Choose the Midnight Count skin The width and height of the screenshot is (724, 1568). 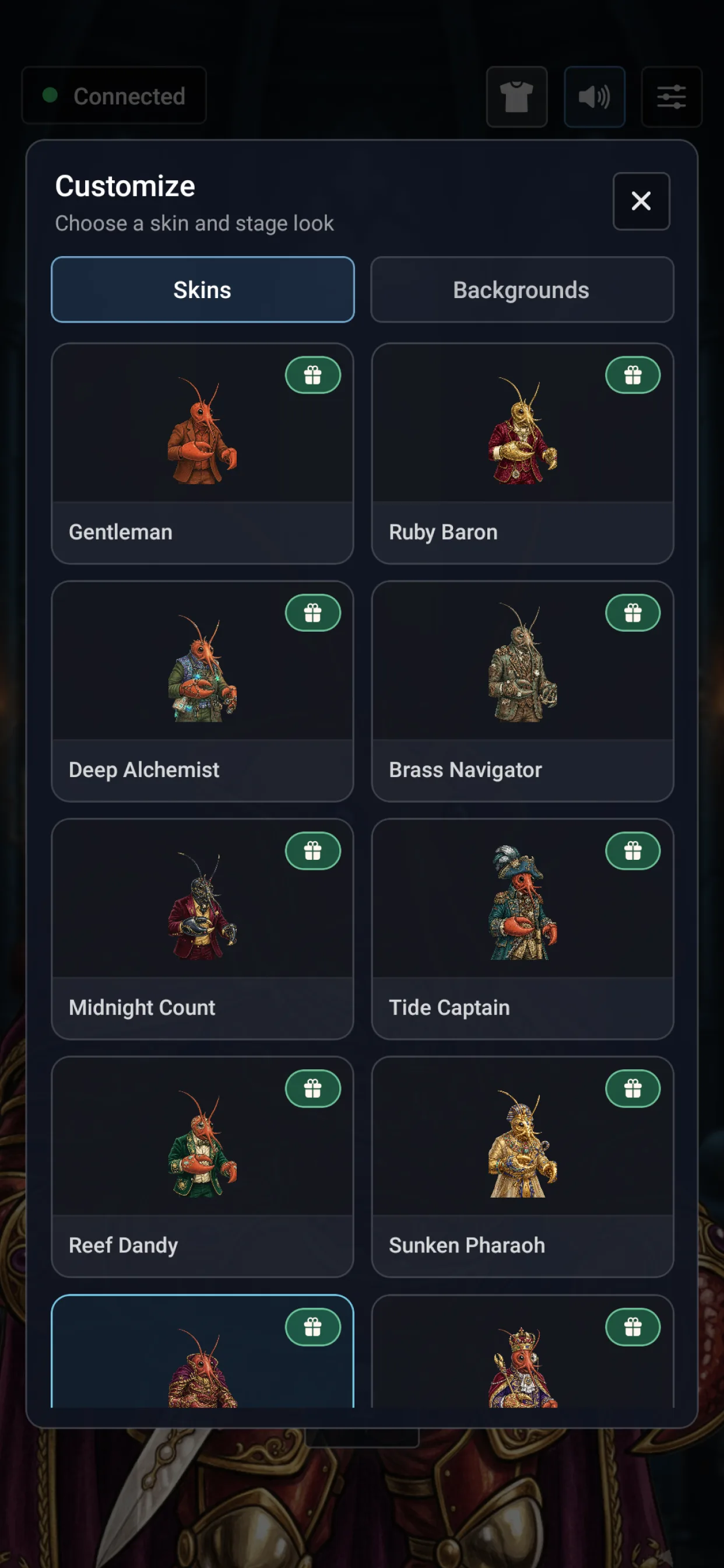203,928
